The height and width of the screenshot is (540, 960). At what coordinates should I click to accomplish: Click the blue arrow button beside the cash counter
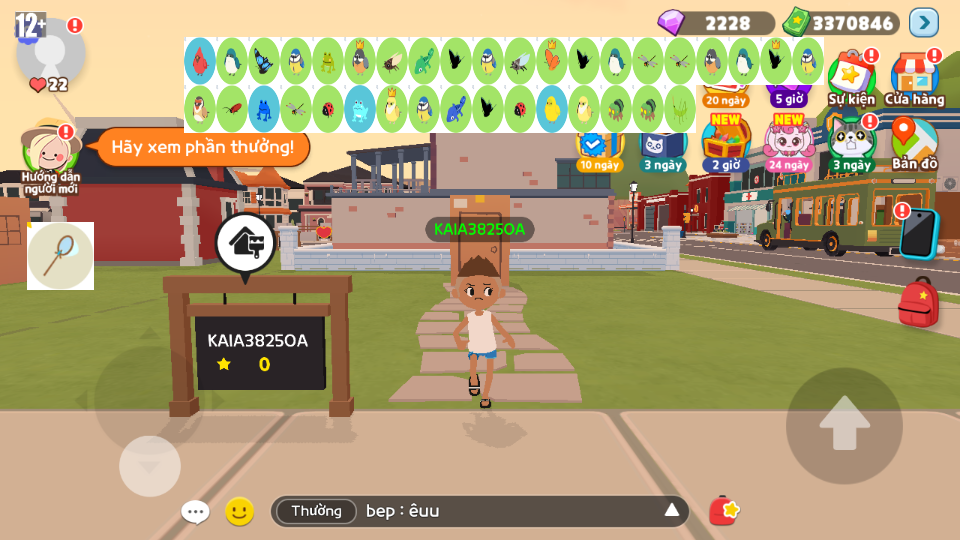point(924,22)
